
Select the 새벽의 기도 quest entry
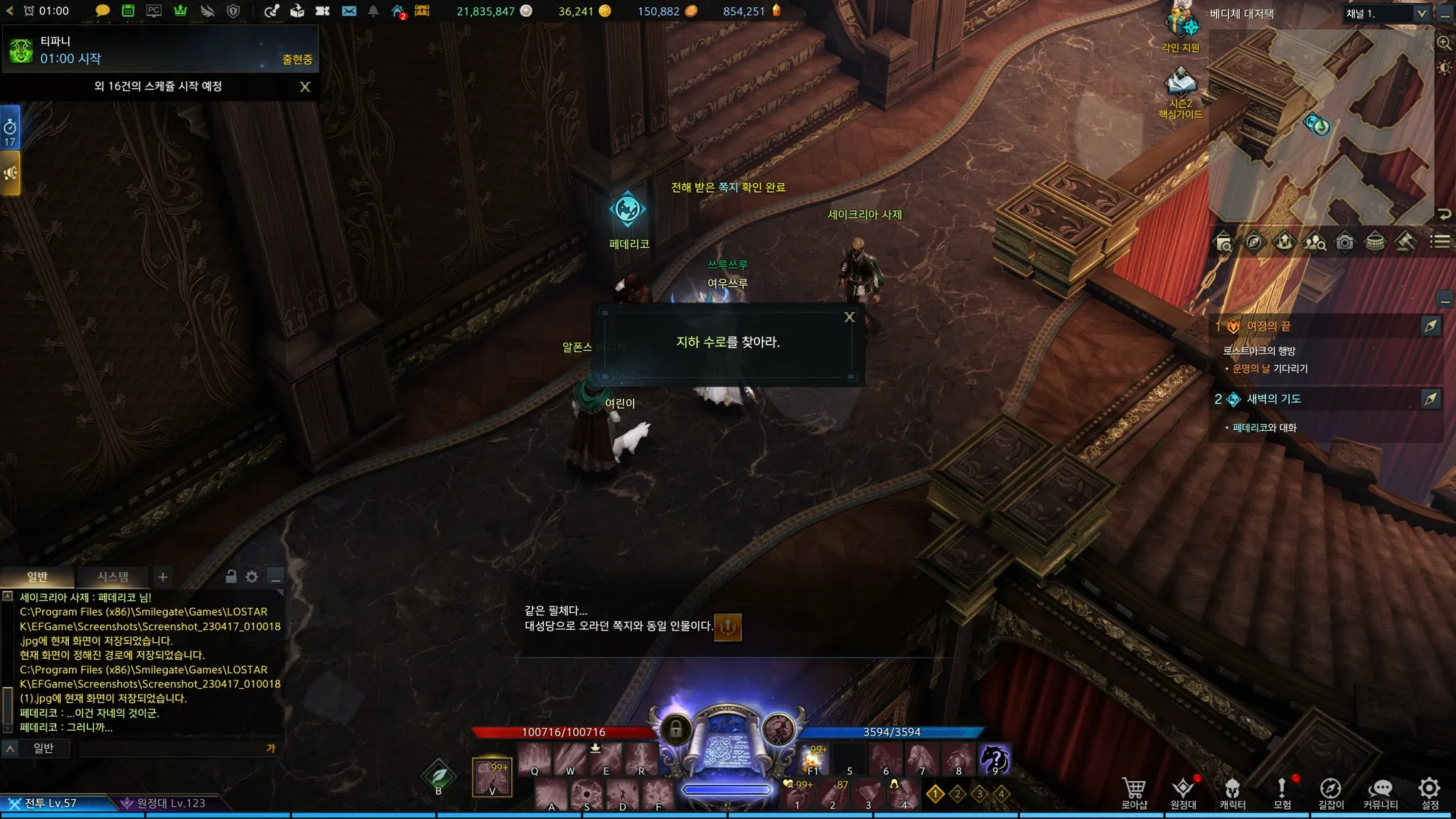1273,399
